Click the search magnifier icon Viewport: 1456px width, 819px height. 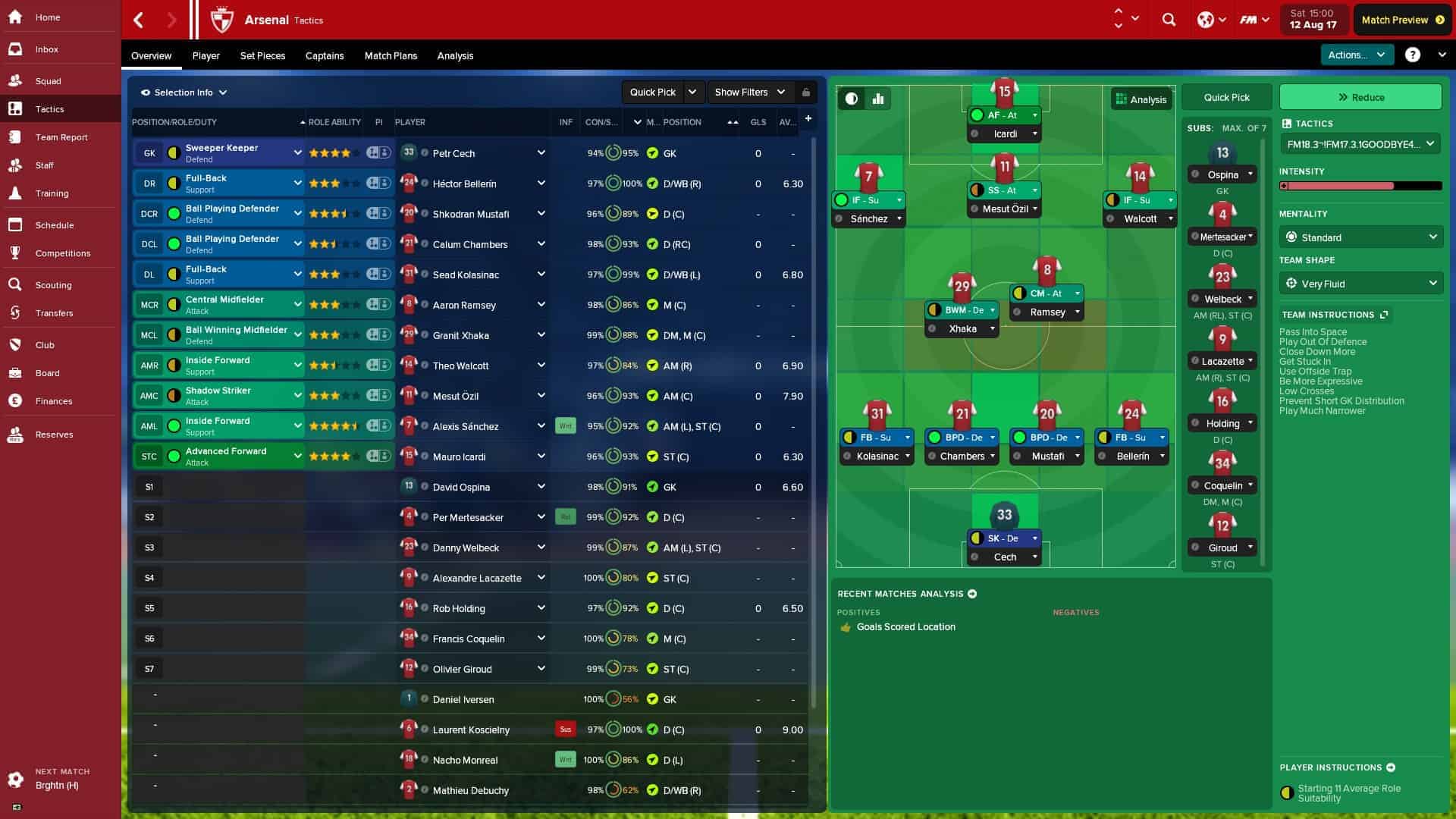[x=1169, y=20]
